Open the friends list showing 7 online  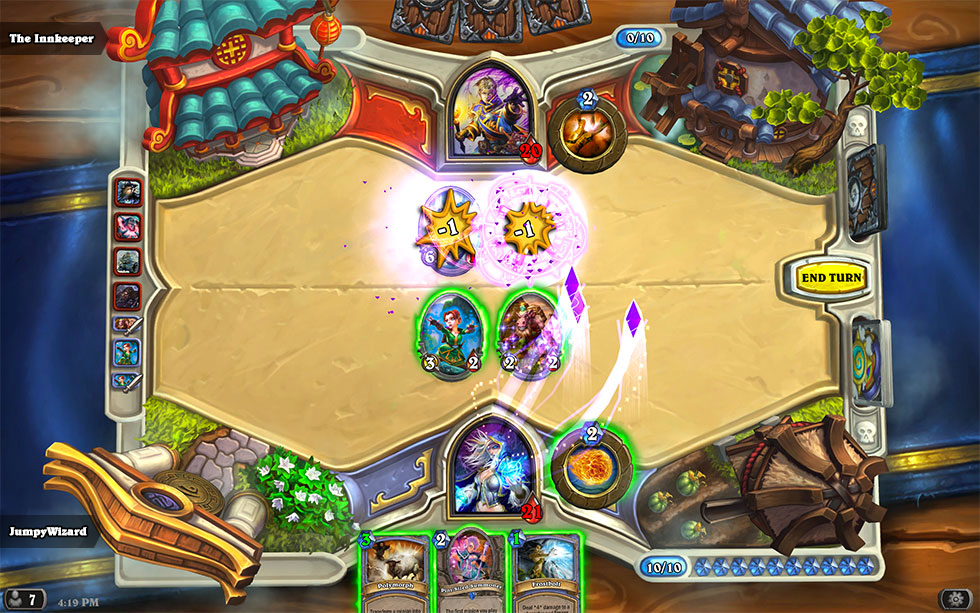(x=25, y=600)
